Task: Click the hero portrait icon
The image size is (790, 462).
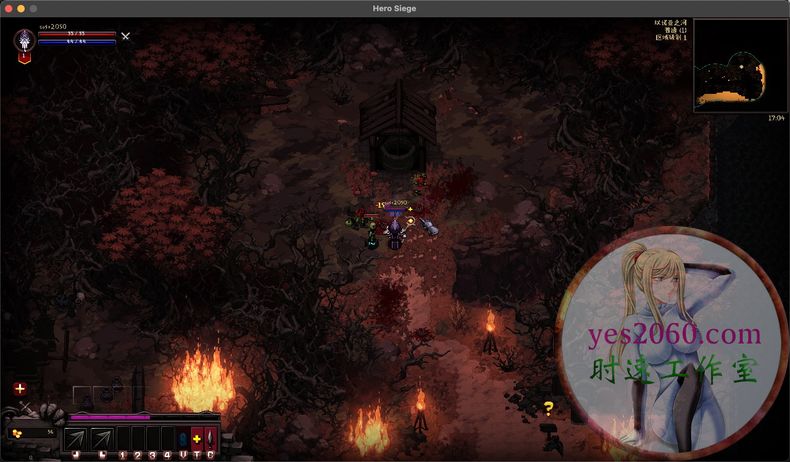Action: [25, 40]
